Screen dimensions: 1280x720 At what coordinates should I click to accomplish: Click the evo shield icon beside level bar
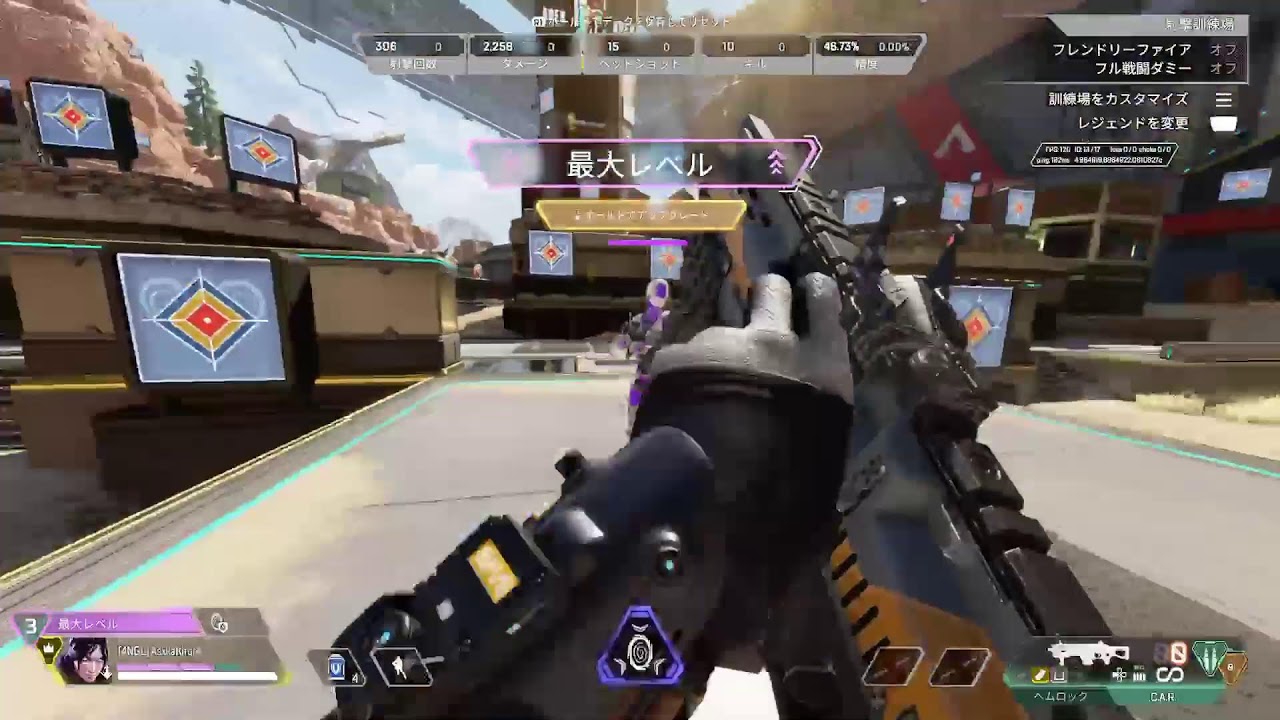point(219,624)
